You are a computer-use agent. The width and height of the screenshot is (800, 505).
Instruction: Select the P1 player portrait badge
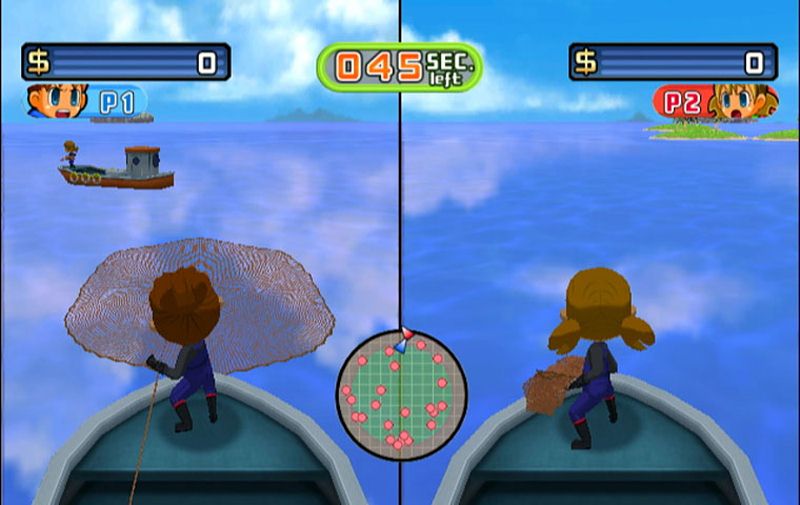point(85,101)
